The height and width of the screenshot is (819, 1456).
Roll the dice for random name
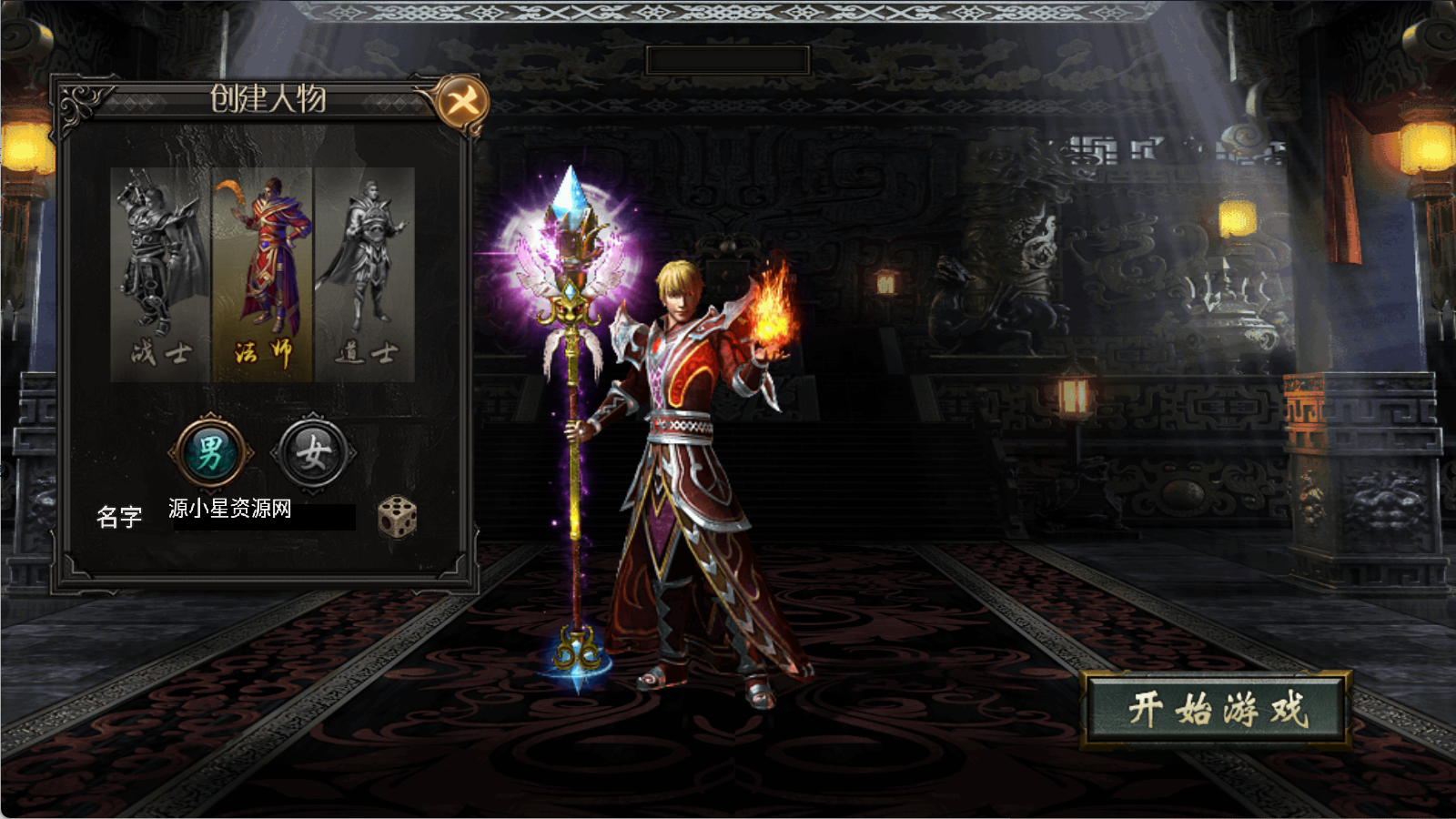coord(398,518)
